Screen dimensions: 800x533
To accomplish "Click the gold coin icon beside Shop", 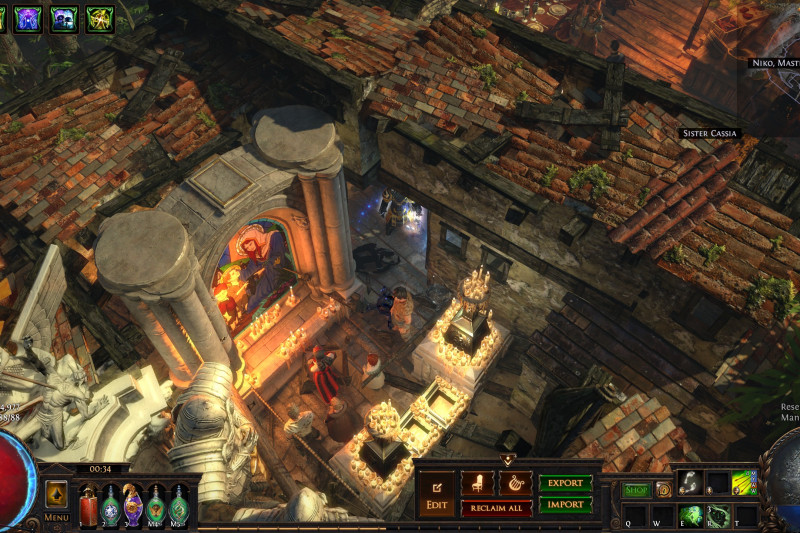I will (x=663, y=490).
